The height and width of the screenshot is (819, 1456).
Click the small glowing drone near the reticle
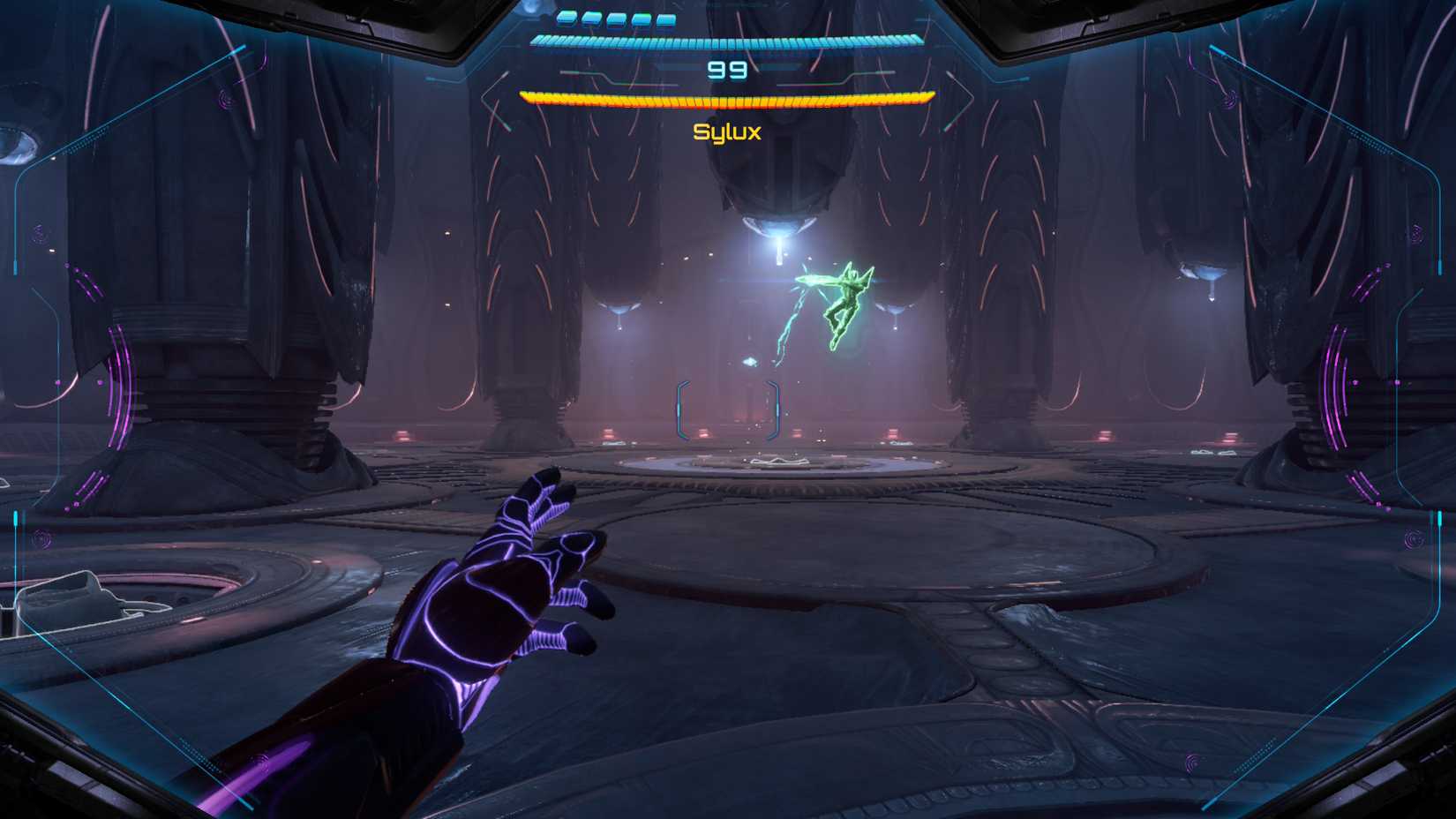pos(750,362)
